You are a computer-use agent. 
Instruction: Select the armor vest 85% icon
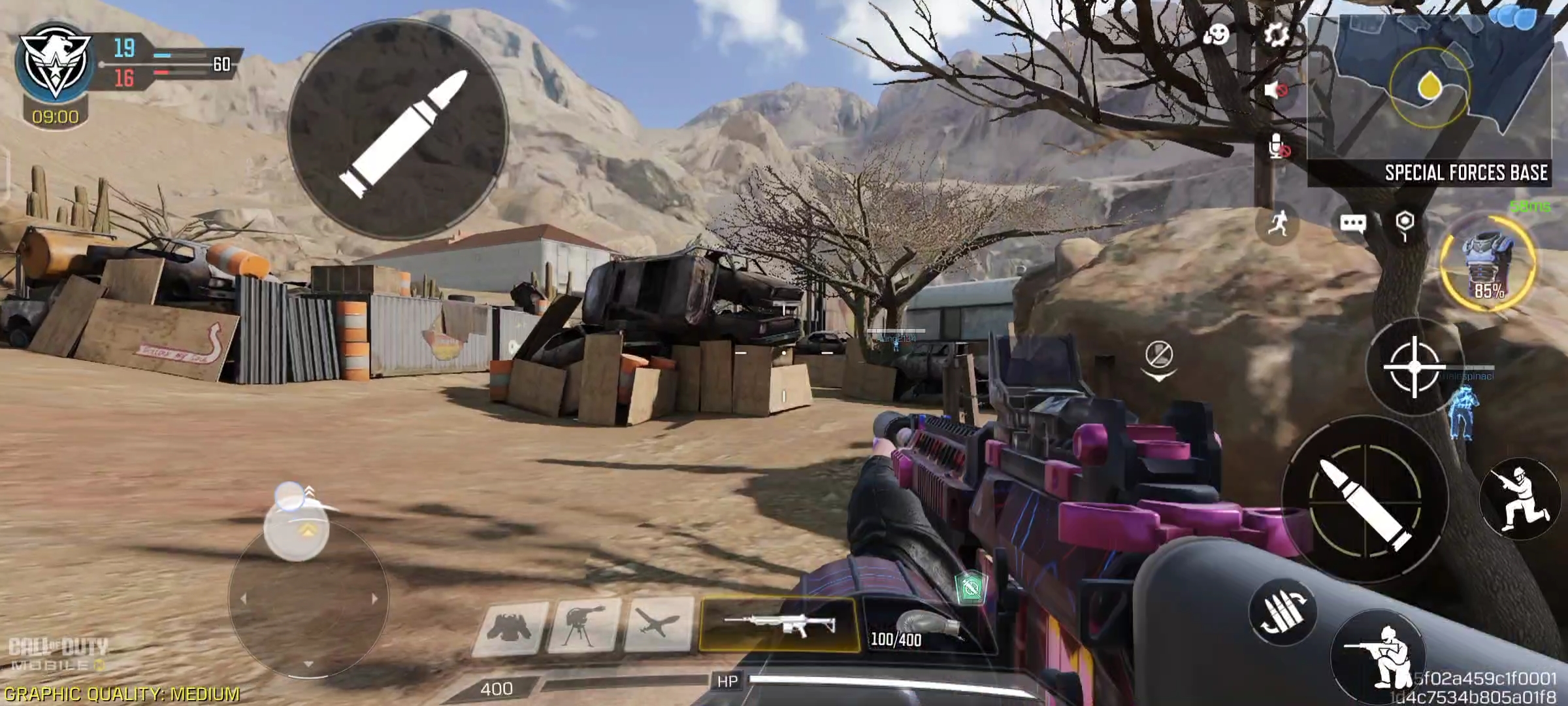(1488, 263)
